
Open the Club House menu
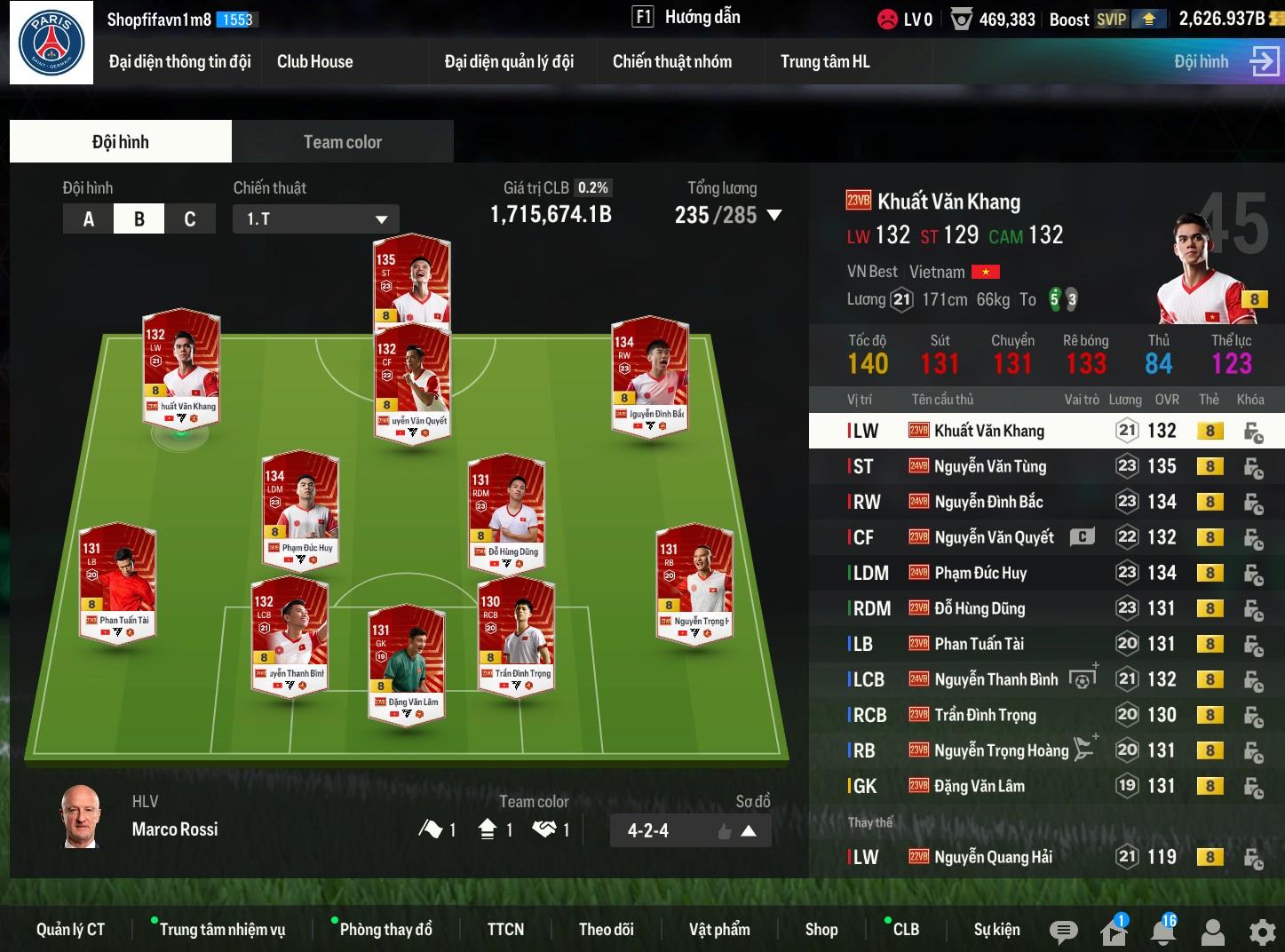314,61
